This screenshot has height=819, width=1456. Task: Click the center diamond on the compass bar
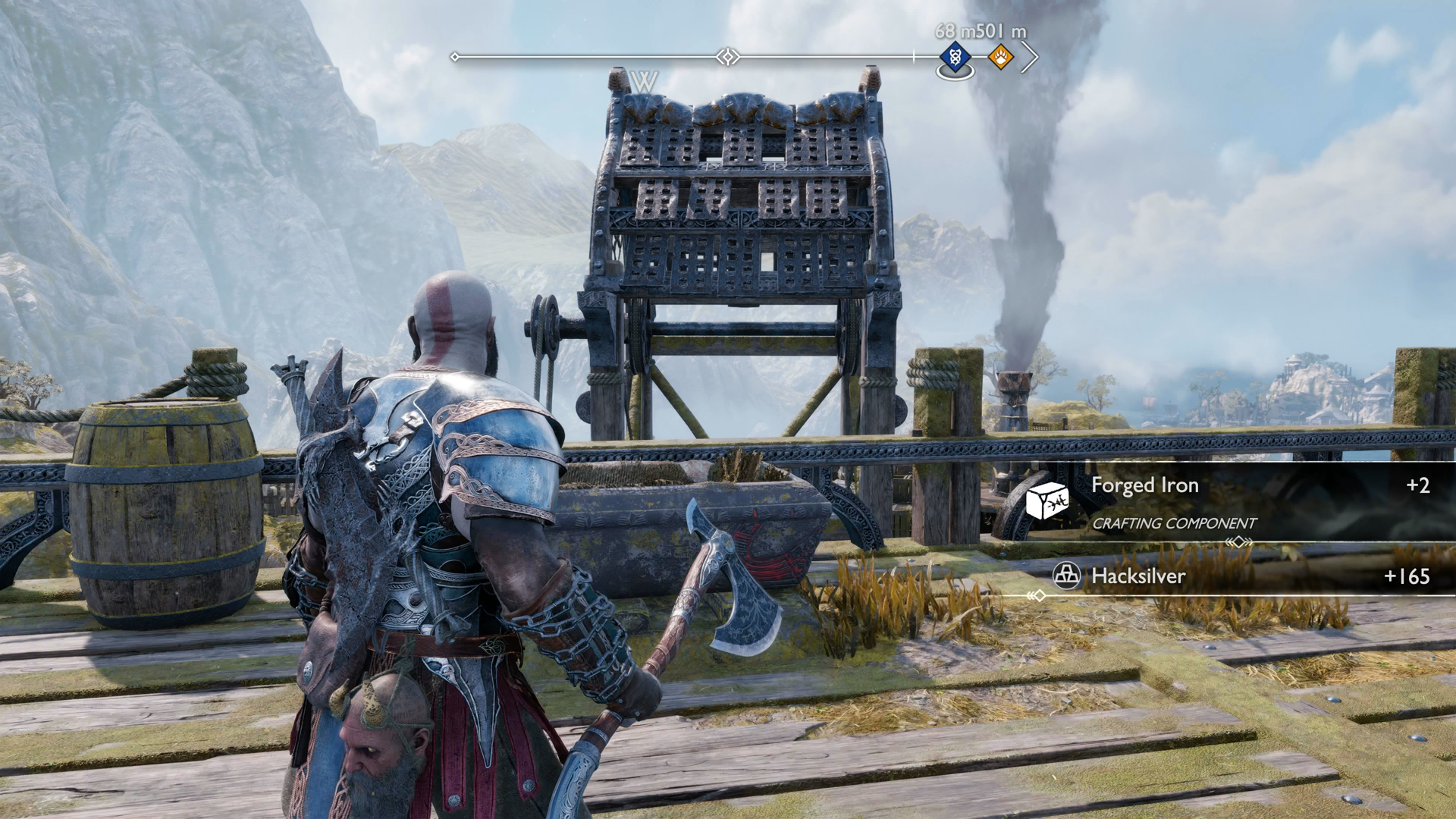pos(728,57)
